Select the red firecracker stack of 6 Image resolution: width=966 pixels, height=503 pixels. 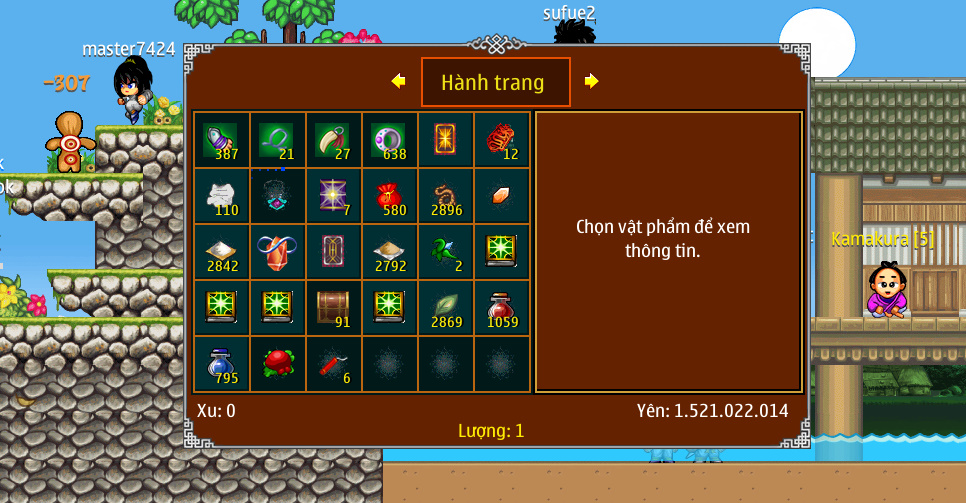pos(333,363)
